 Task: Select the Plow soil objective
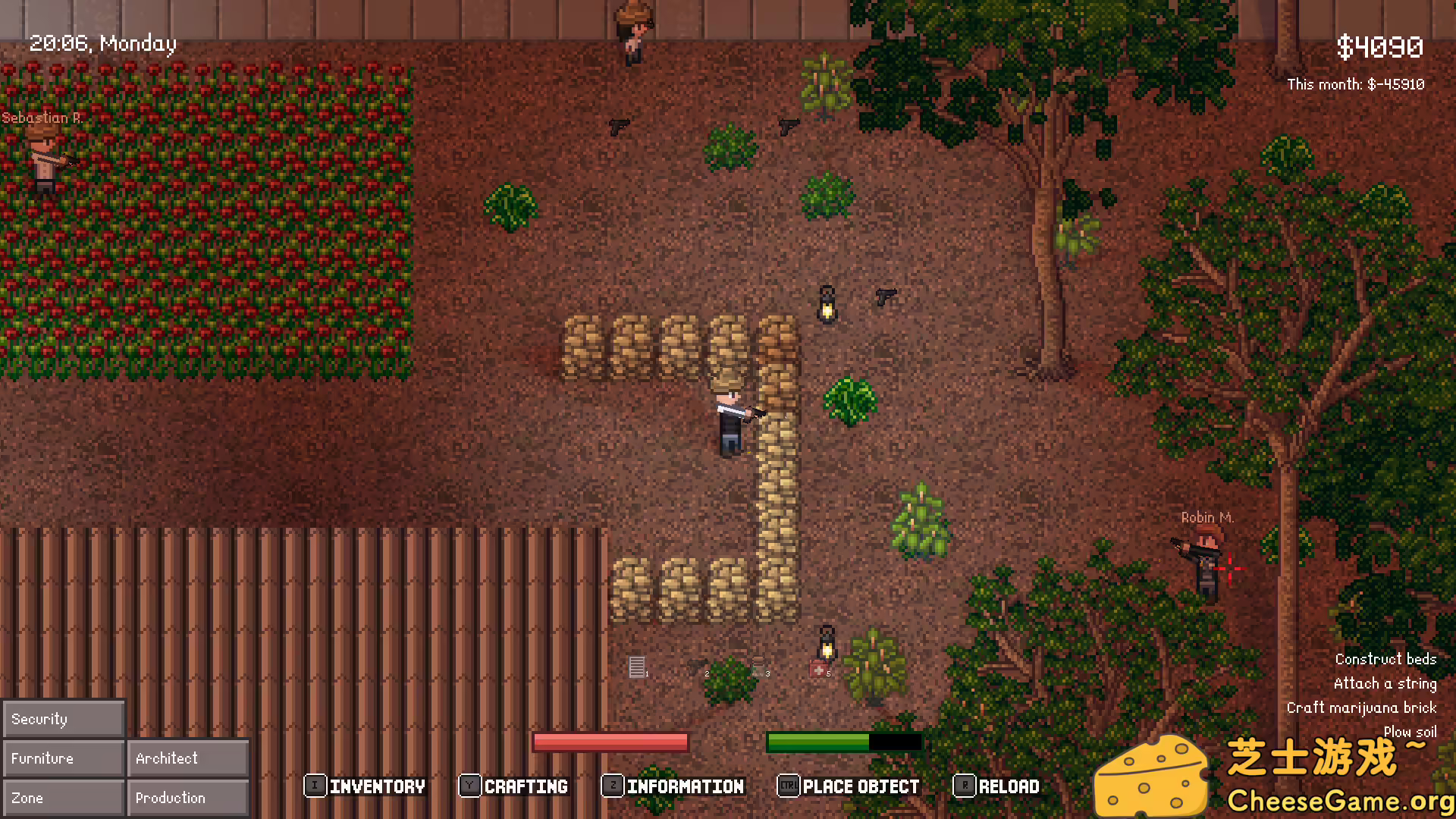click(x=1410, y=732)
